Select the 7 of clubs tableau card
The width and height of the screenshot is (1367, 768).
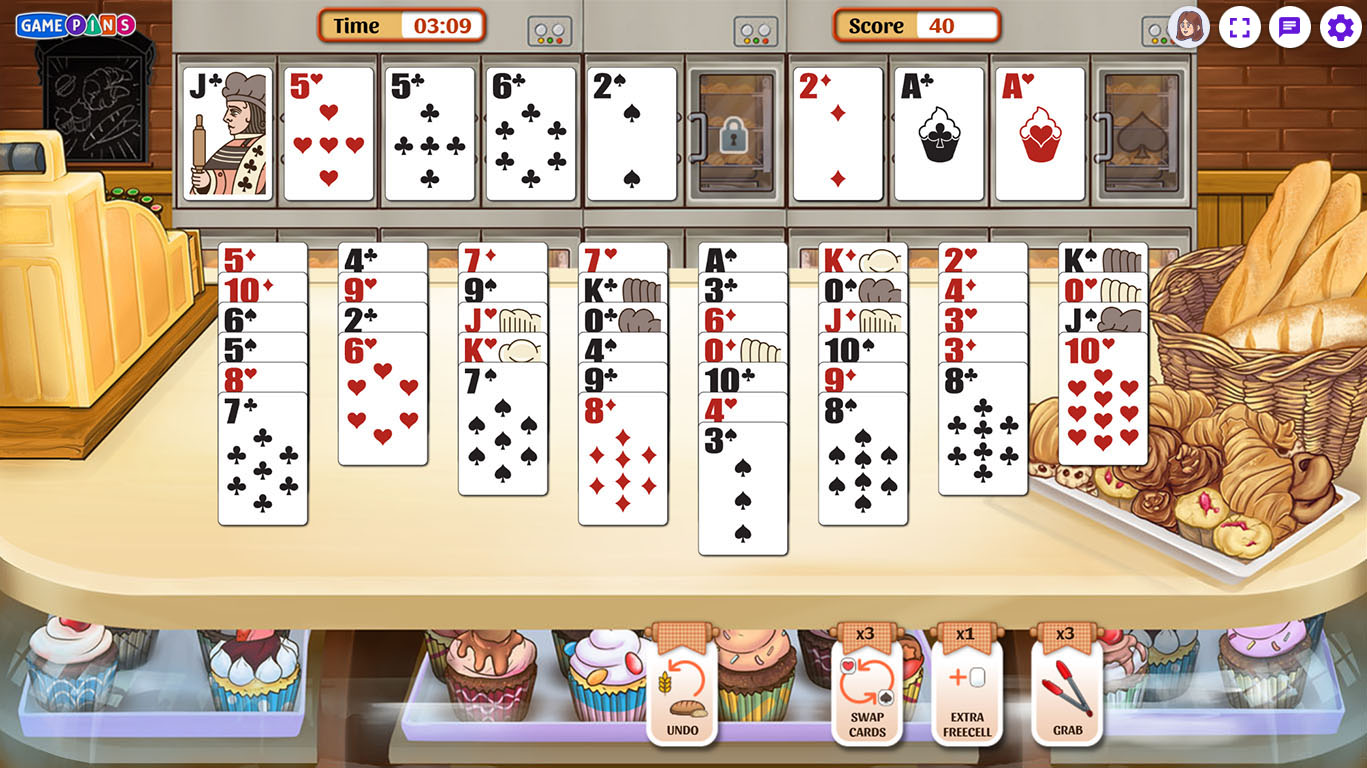263,460
